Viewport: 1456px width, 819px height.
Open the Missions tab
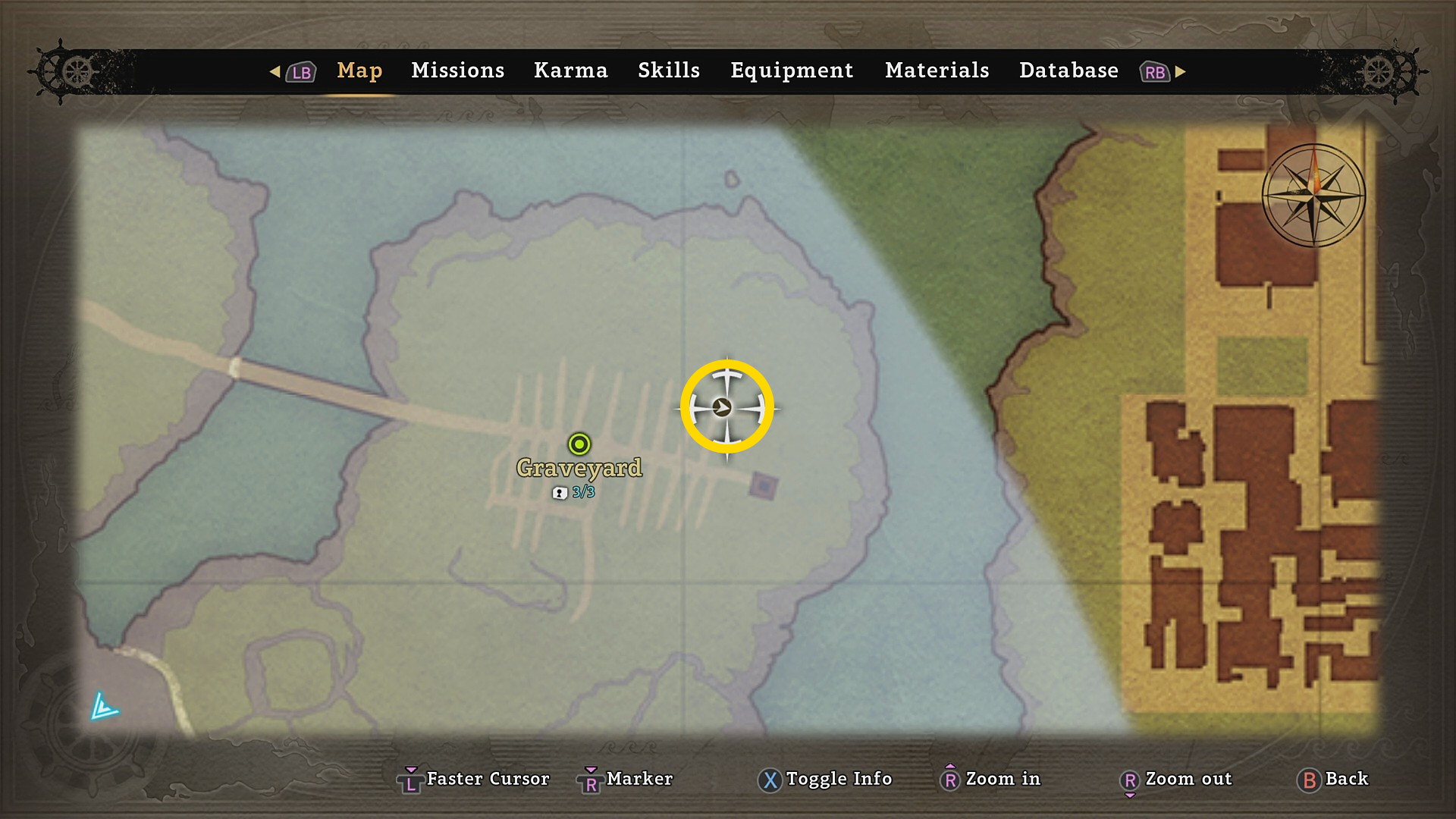pyautogui.click(x=457, y=71)
